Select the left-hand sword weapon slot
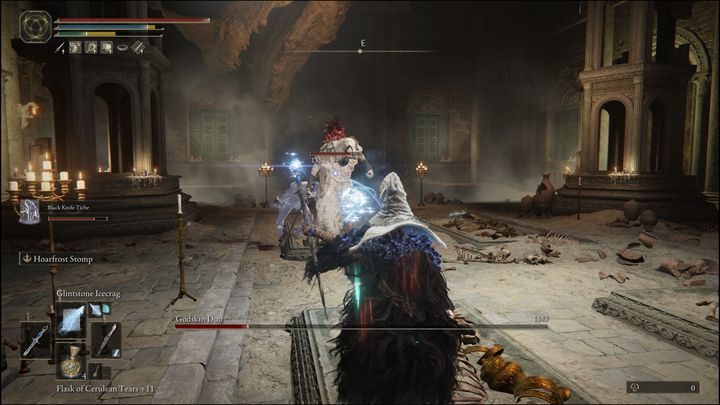The height and width of the screenshot is (405, 720). click(36, 340)
